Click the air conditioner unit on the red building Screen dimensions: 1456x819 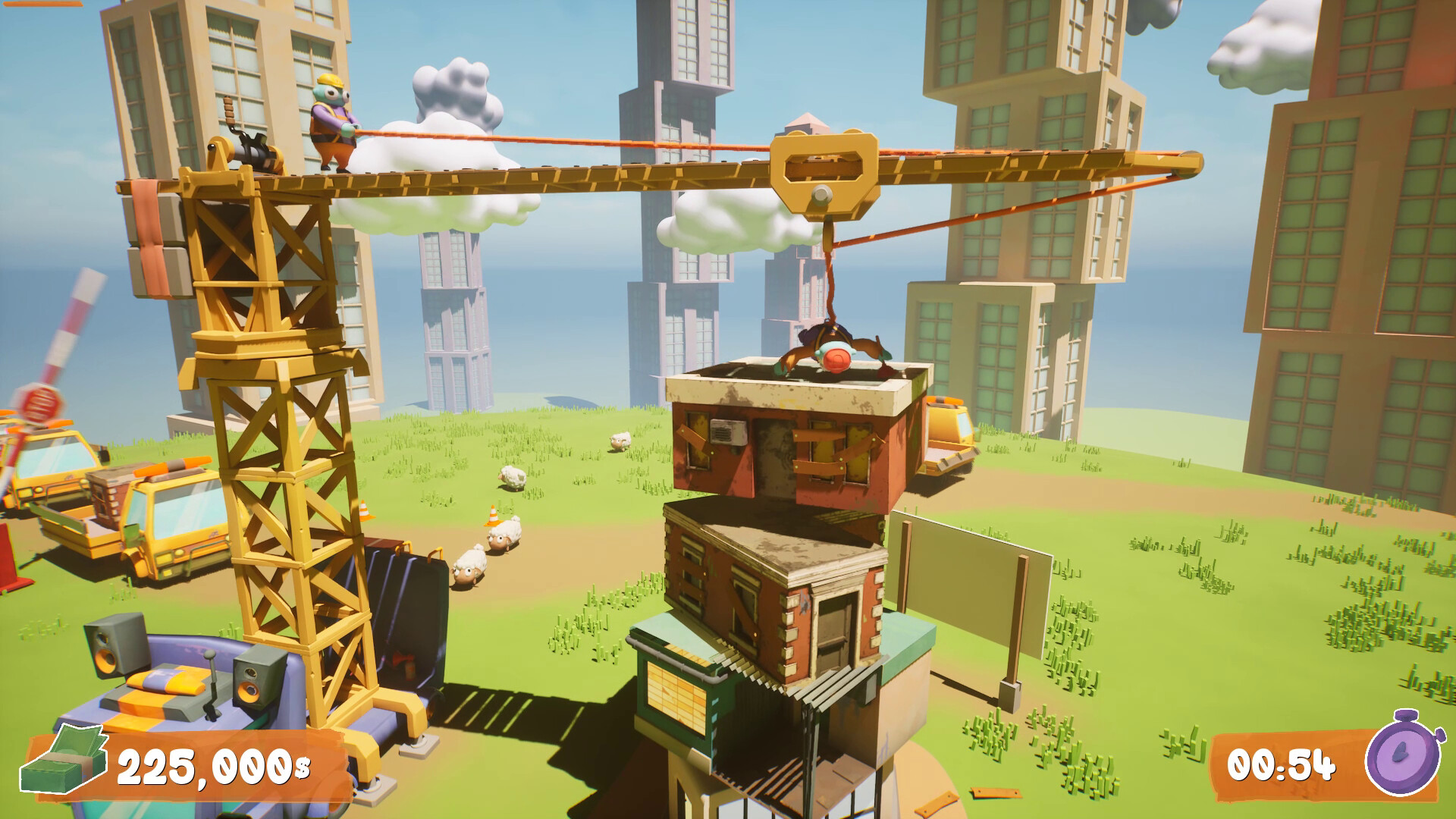point(730,432)
